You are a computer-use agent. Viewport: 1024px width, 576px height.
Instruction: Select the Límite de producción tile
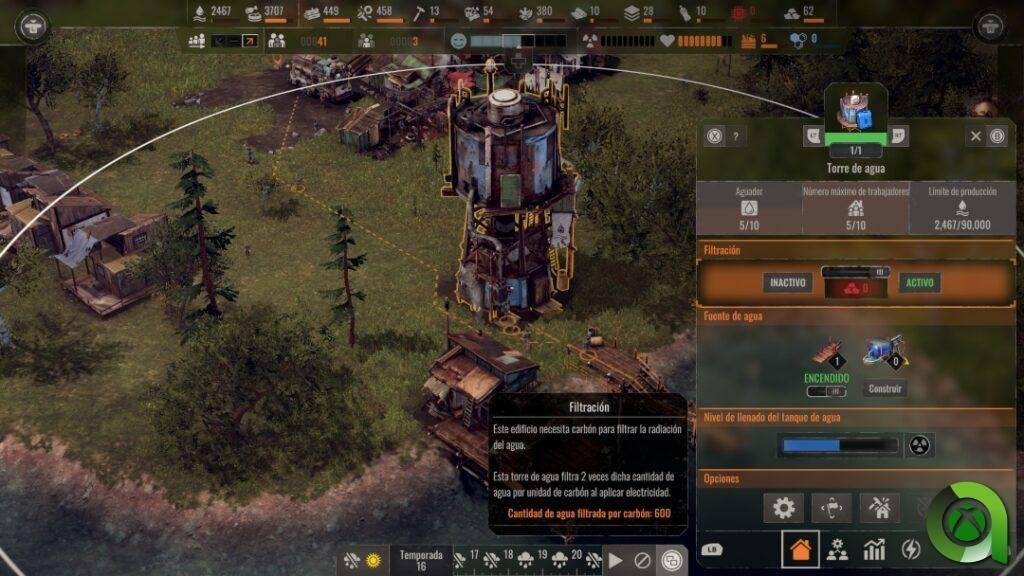coord(962,208)
